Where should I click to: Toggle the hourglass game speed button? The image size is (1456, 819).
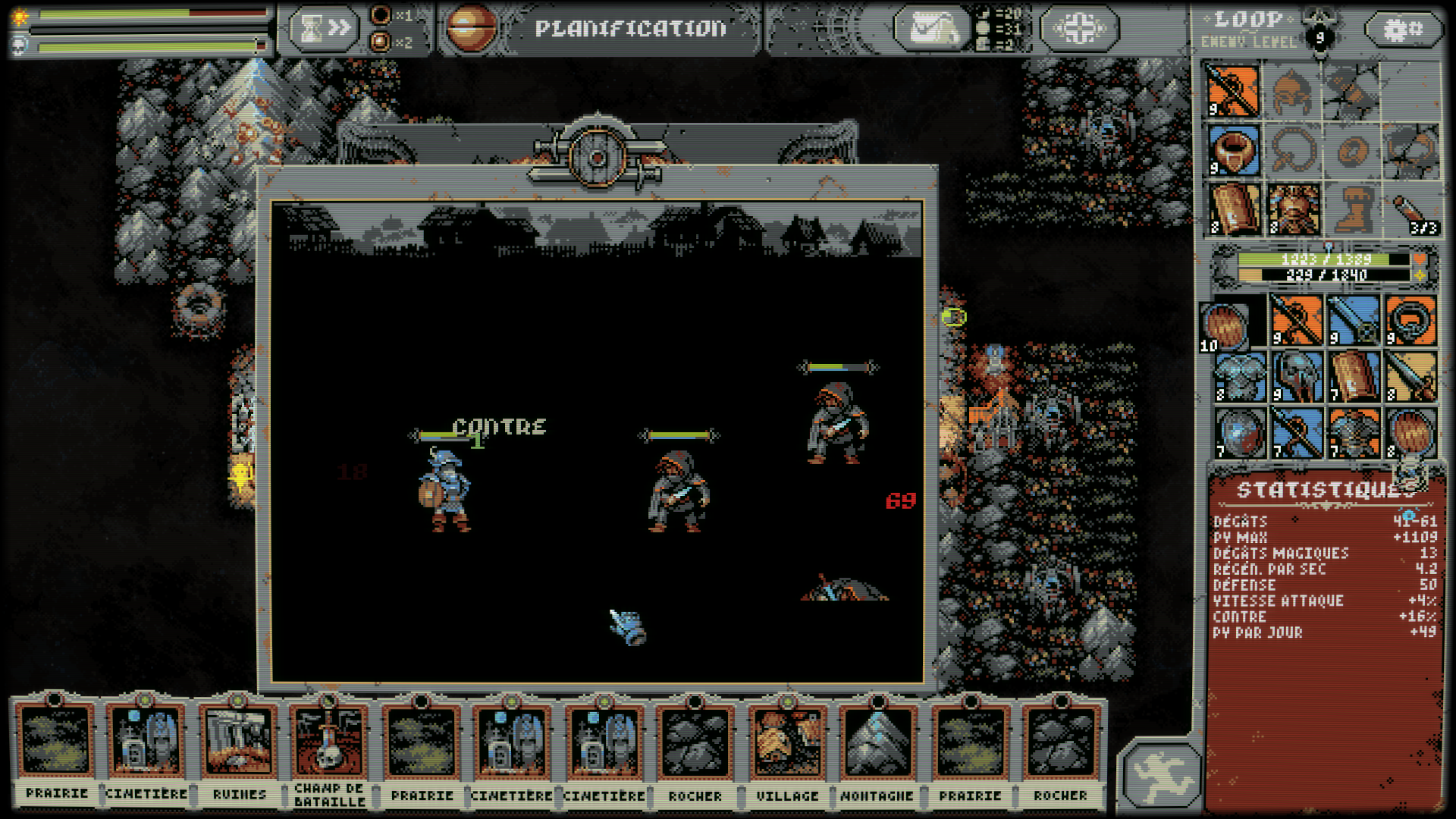324,29
